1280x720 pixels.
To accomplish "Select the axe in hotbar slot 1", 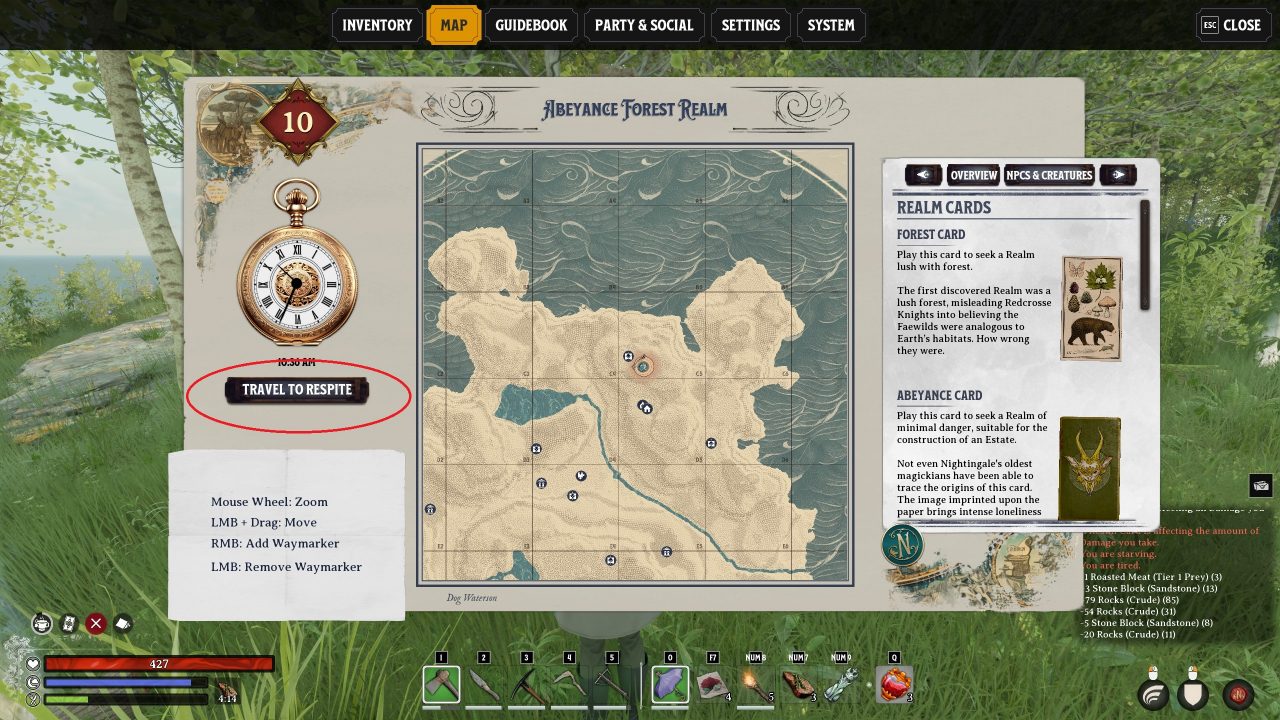I will tap(441, 685).
